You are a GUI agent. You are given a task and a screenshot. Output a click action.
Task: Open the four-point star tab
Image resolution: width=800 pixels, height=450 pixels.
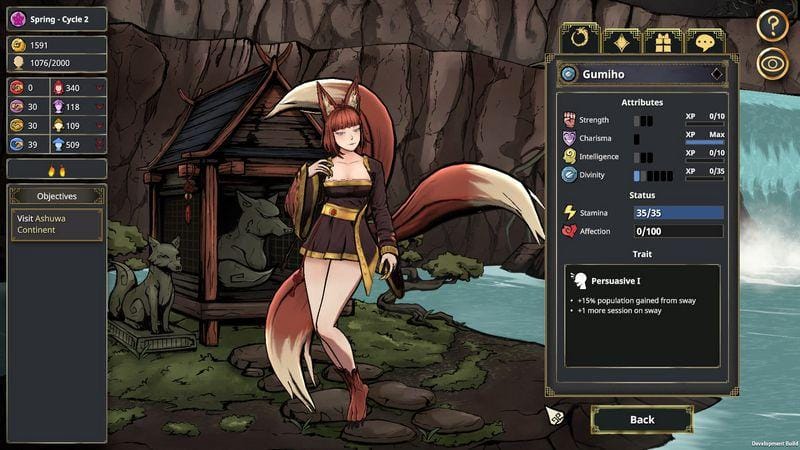[621, 41]
